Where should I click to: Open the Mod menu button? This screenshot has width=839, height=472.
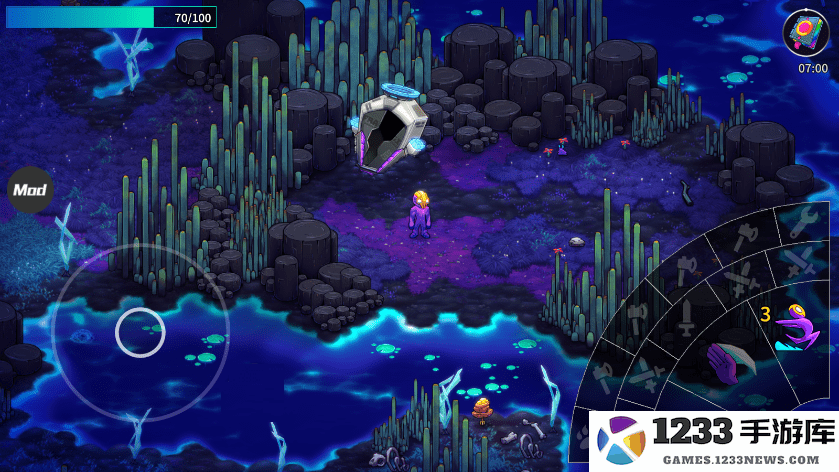(31, 189)
